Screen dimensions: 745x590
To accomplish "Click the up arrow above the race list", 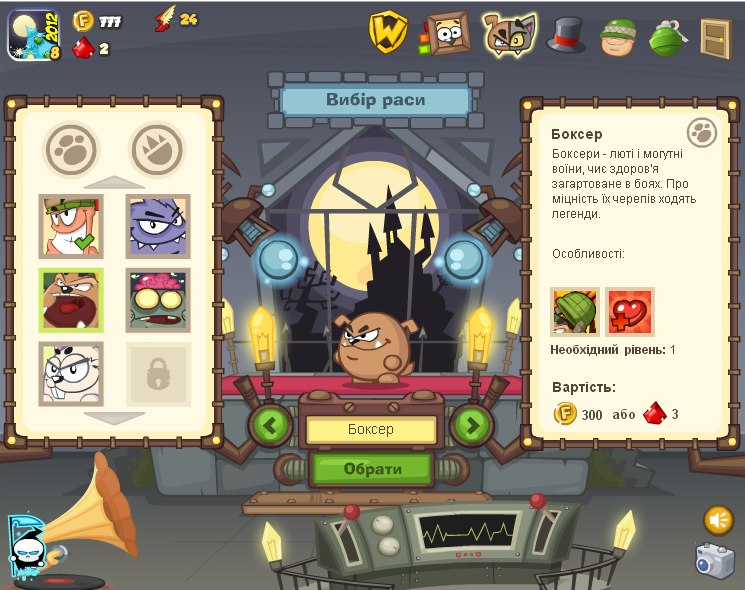I will tap(114, 182).
